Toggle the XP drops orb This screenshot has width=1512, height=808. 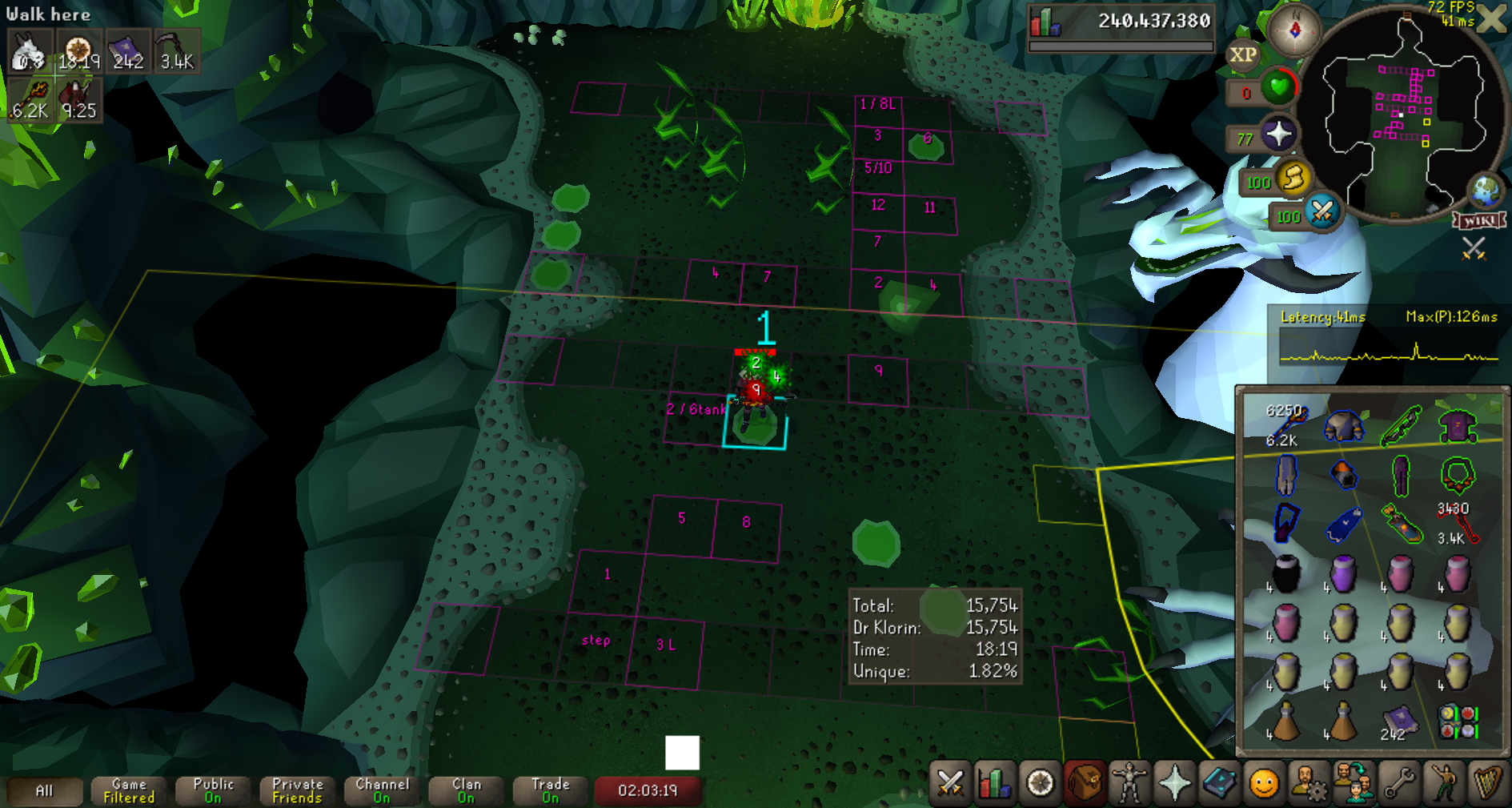1242,55
